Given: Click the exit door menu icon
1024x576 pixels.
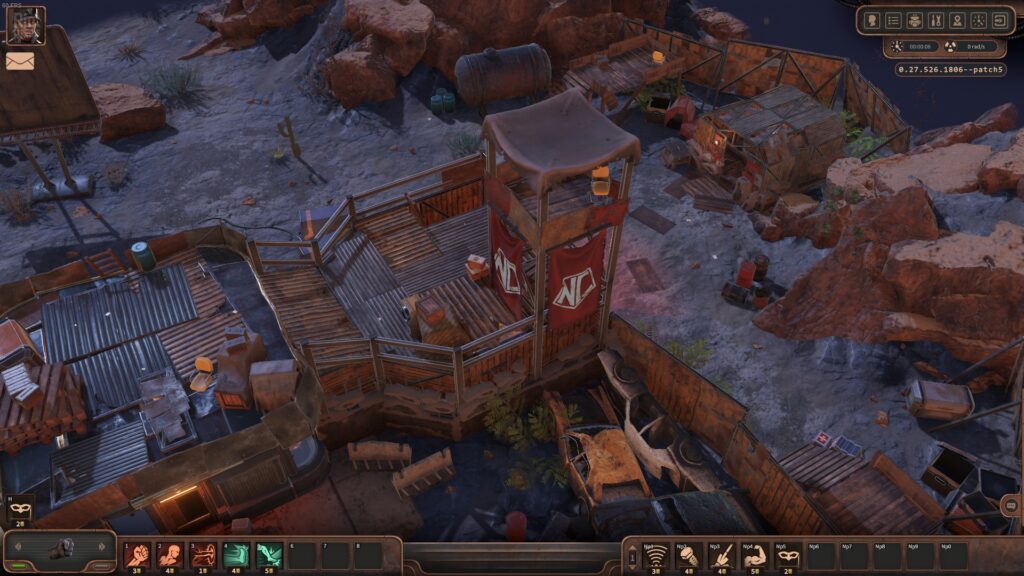Looking at the screenshot, I should coord(999,21).
